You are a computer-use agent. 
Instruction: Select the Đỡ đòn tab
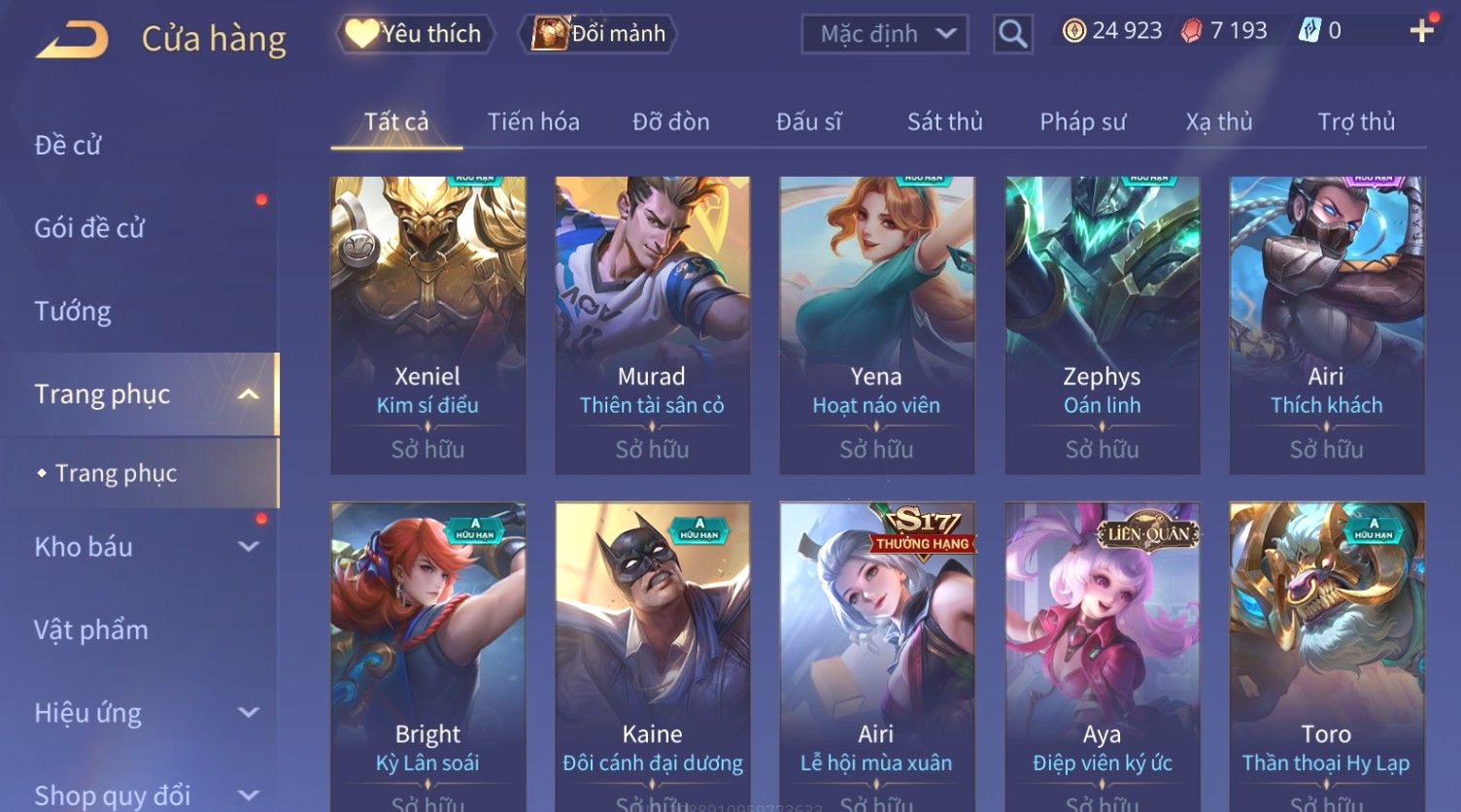pos(670,122)
